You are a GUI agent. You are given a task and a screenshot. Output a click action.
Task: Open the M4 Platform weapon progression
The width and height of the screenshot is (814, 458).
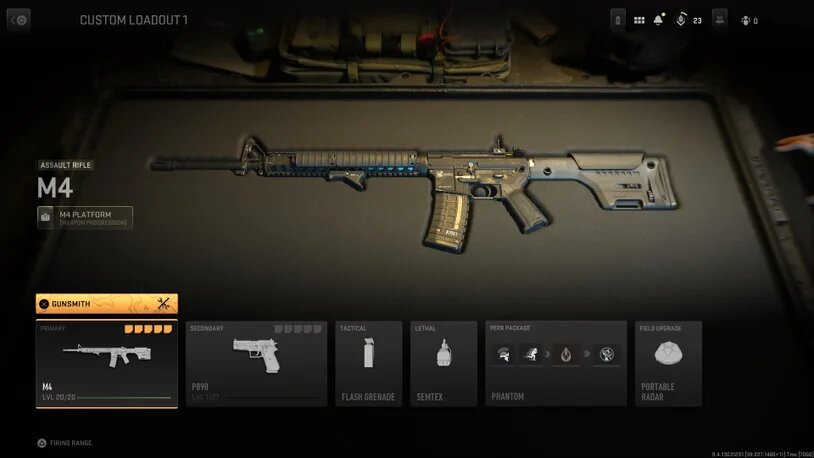pyautogui.click(x=85, y=217)
